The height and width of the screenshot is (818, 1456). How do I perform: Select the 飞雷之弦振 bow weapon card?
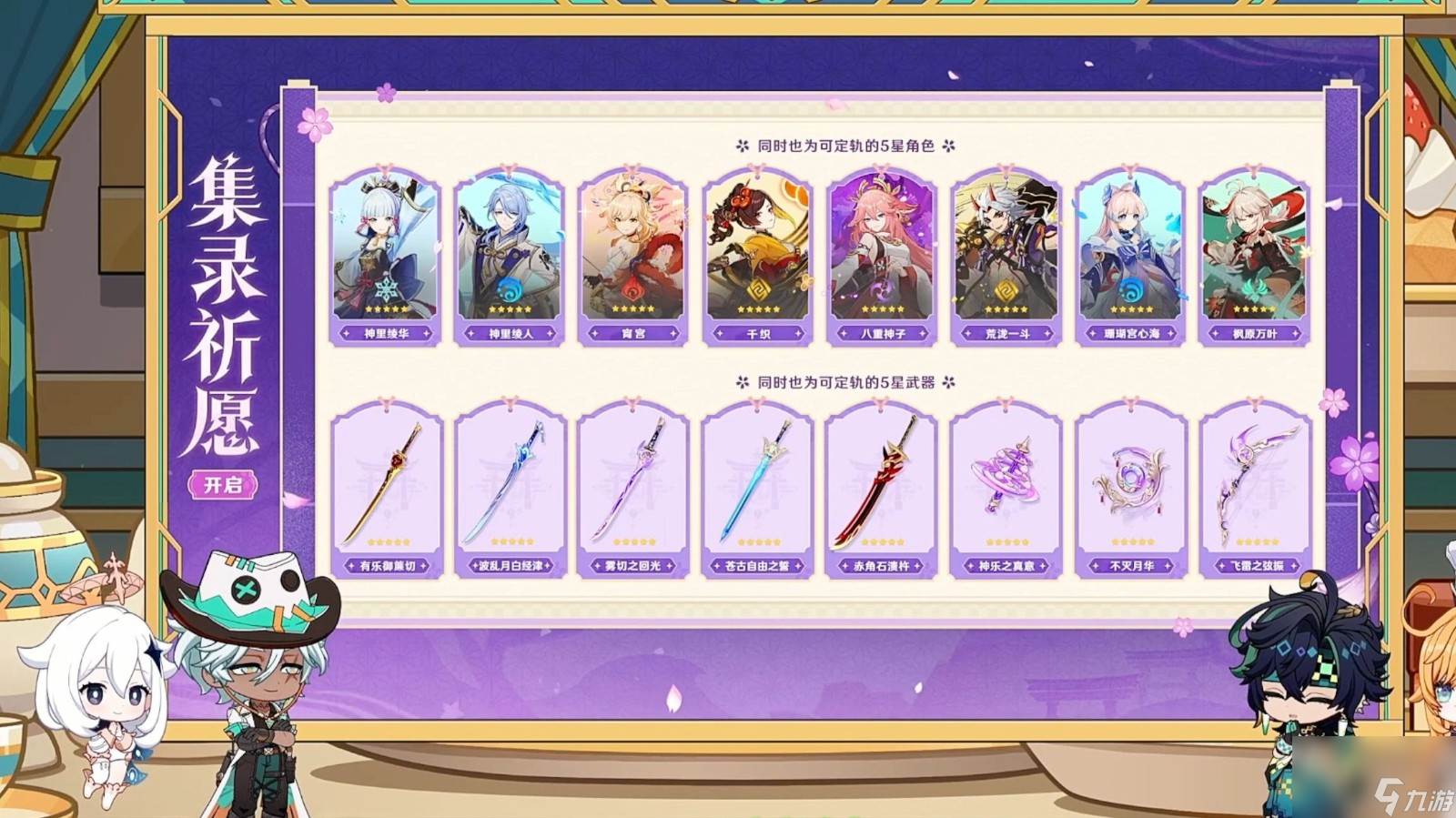[x=1256, y=490]
